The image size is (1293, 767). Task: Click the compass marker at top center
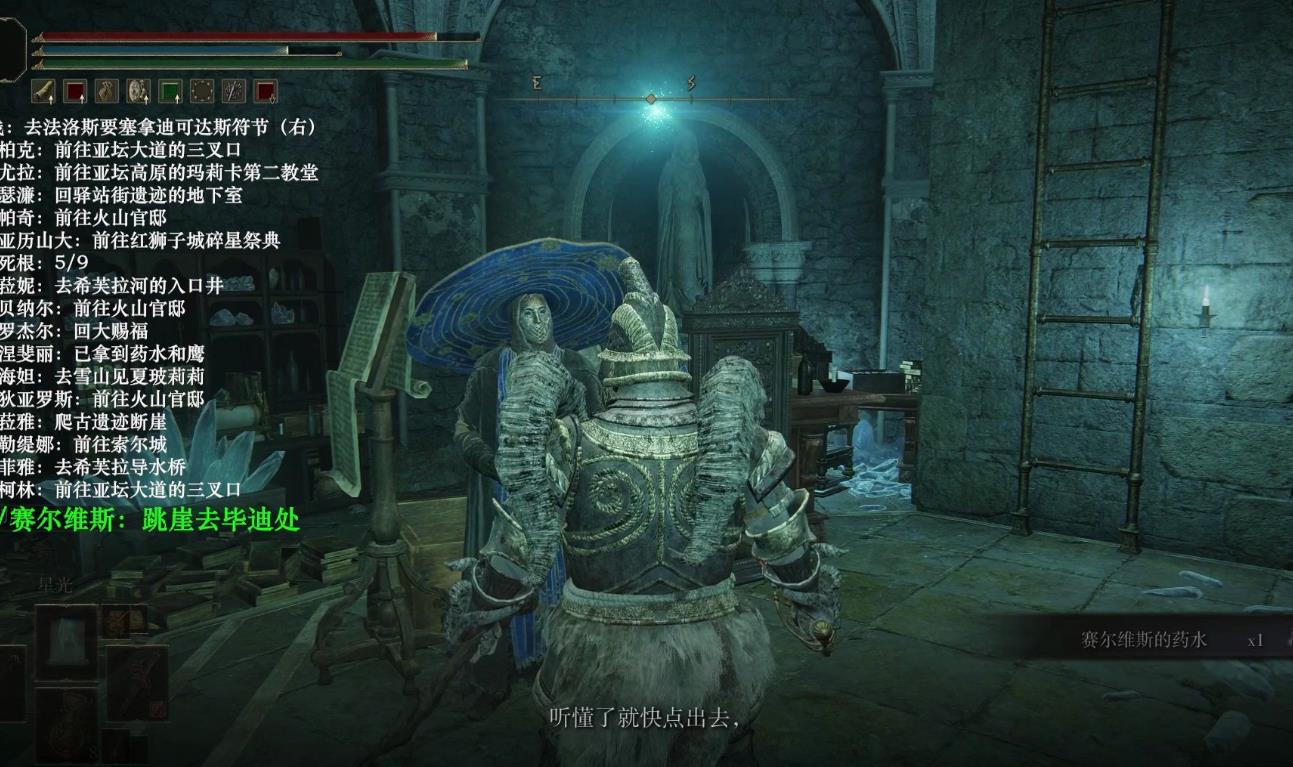(x=651, y=98)
